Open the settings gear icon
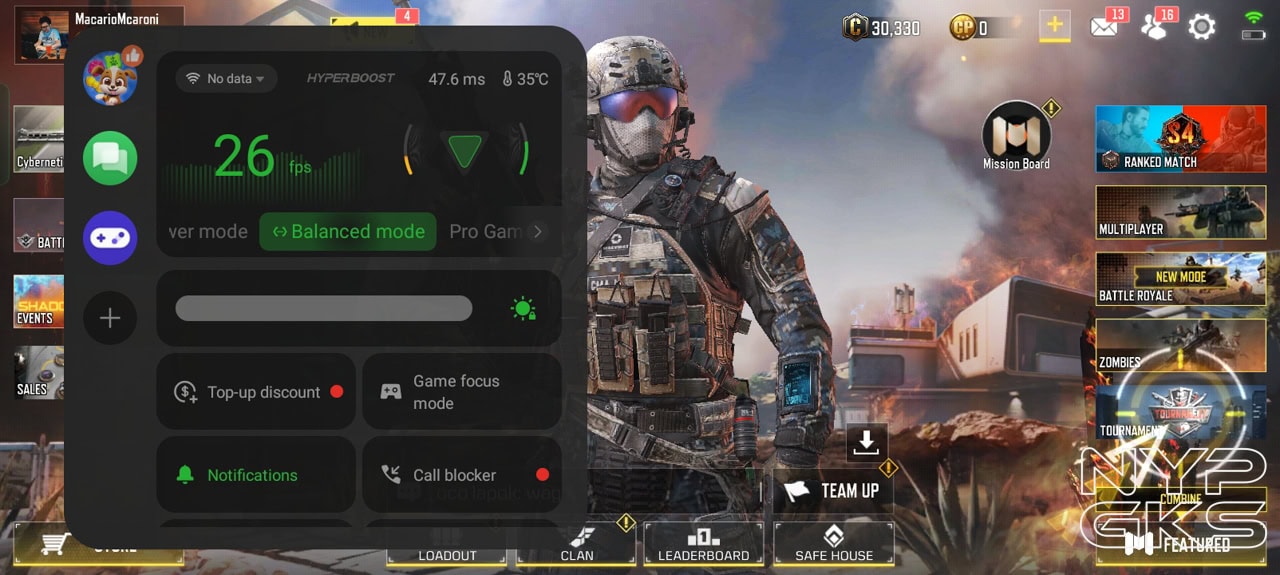The width and height of the screenshot is (1280, 575). pos(1201,27)
